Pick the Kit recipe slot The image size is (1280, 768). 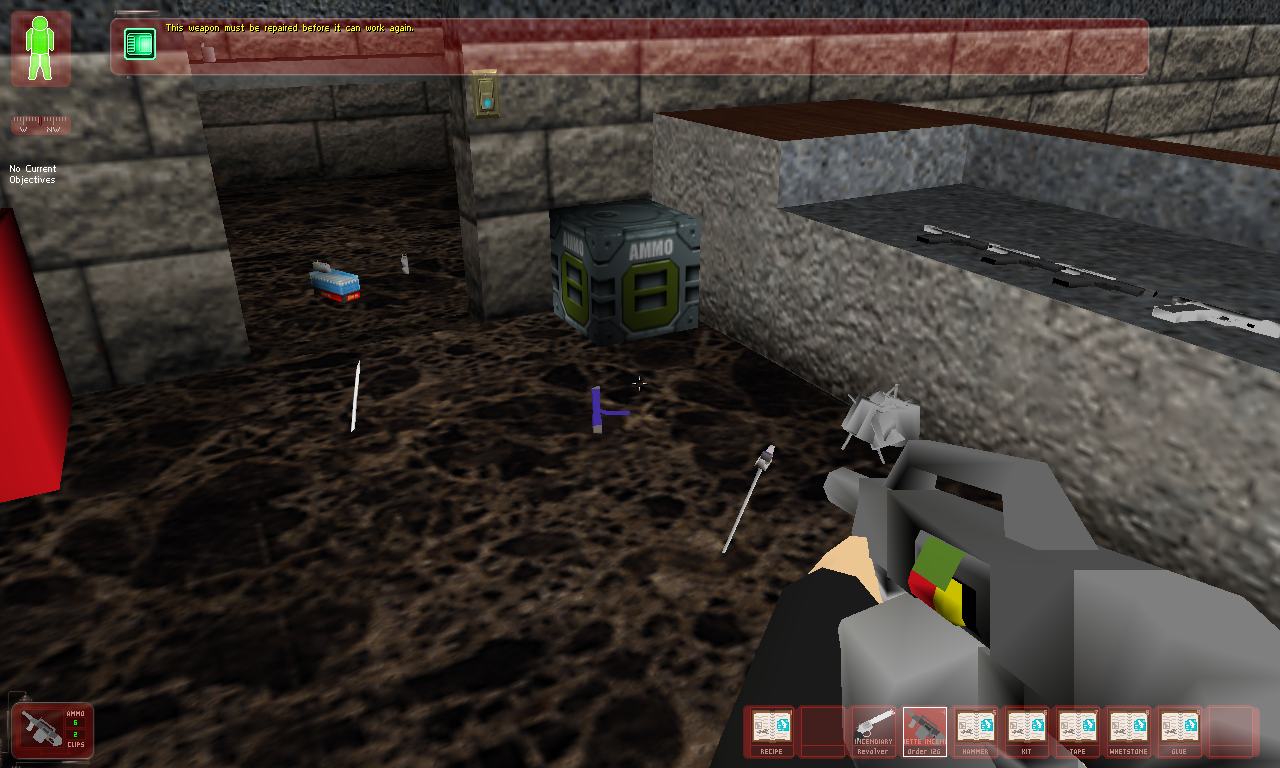[x=1026, y=731]
